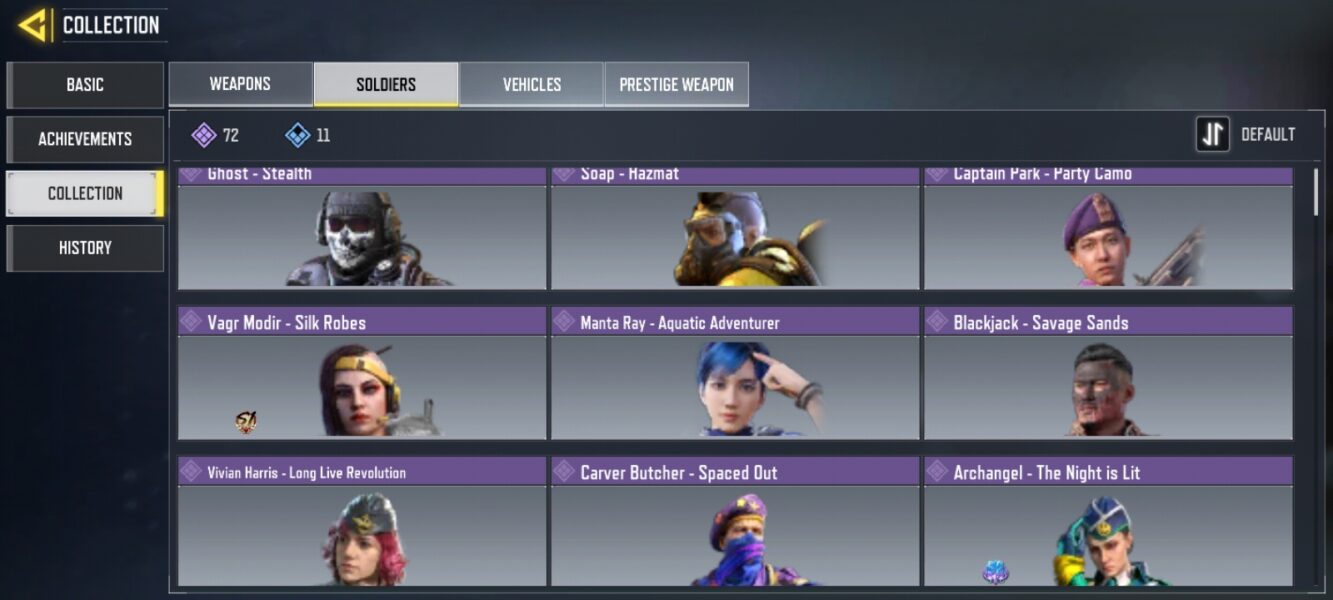Viewport: 1333px width, 600px height.
Task: Open the Prestige Weapon tab
Action: coord(676,84)
